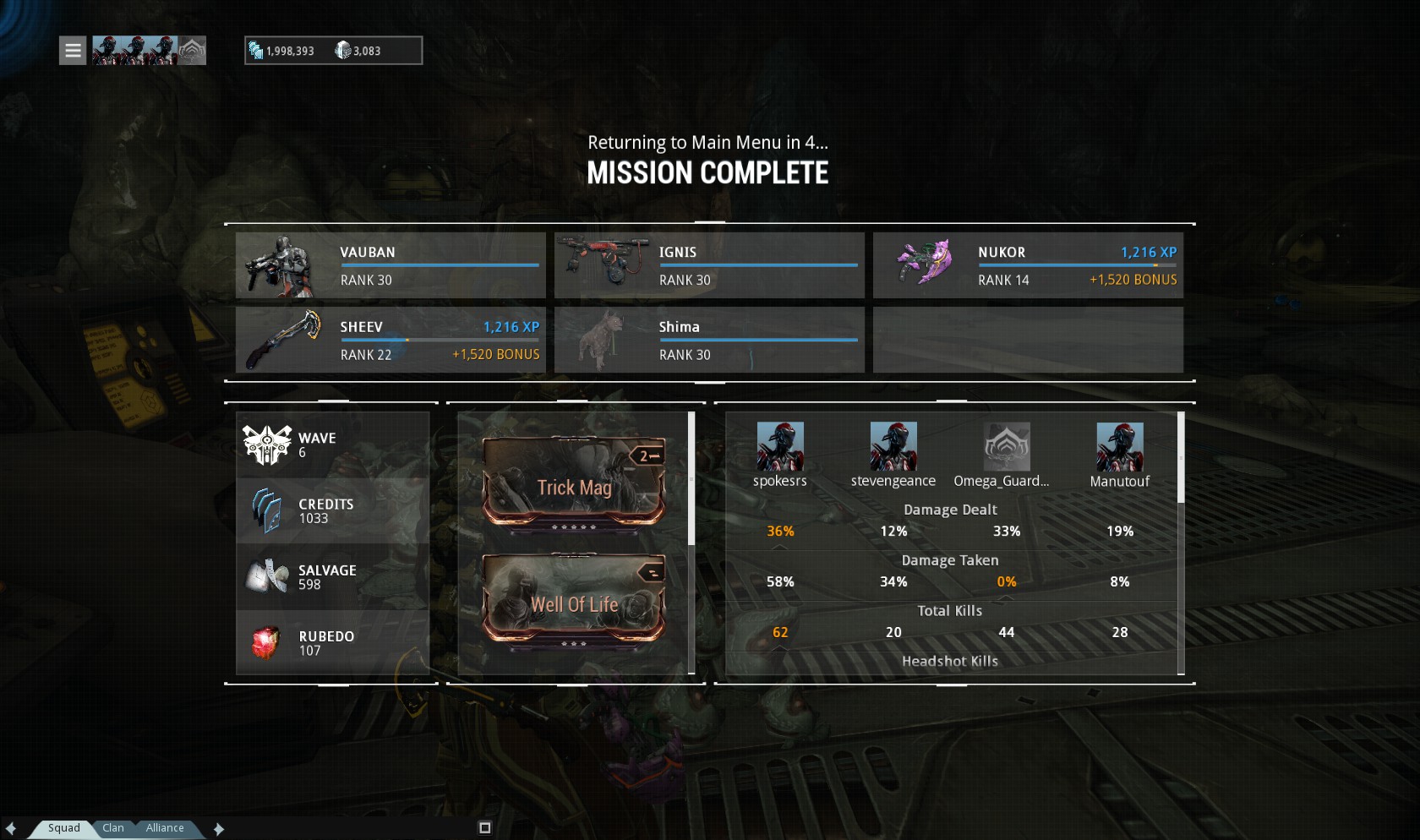Viewport: 1420px width, 840px height.
Task: Select the Alliance chat tab
Action: click(165, 828)
